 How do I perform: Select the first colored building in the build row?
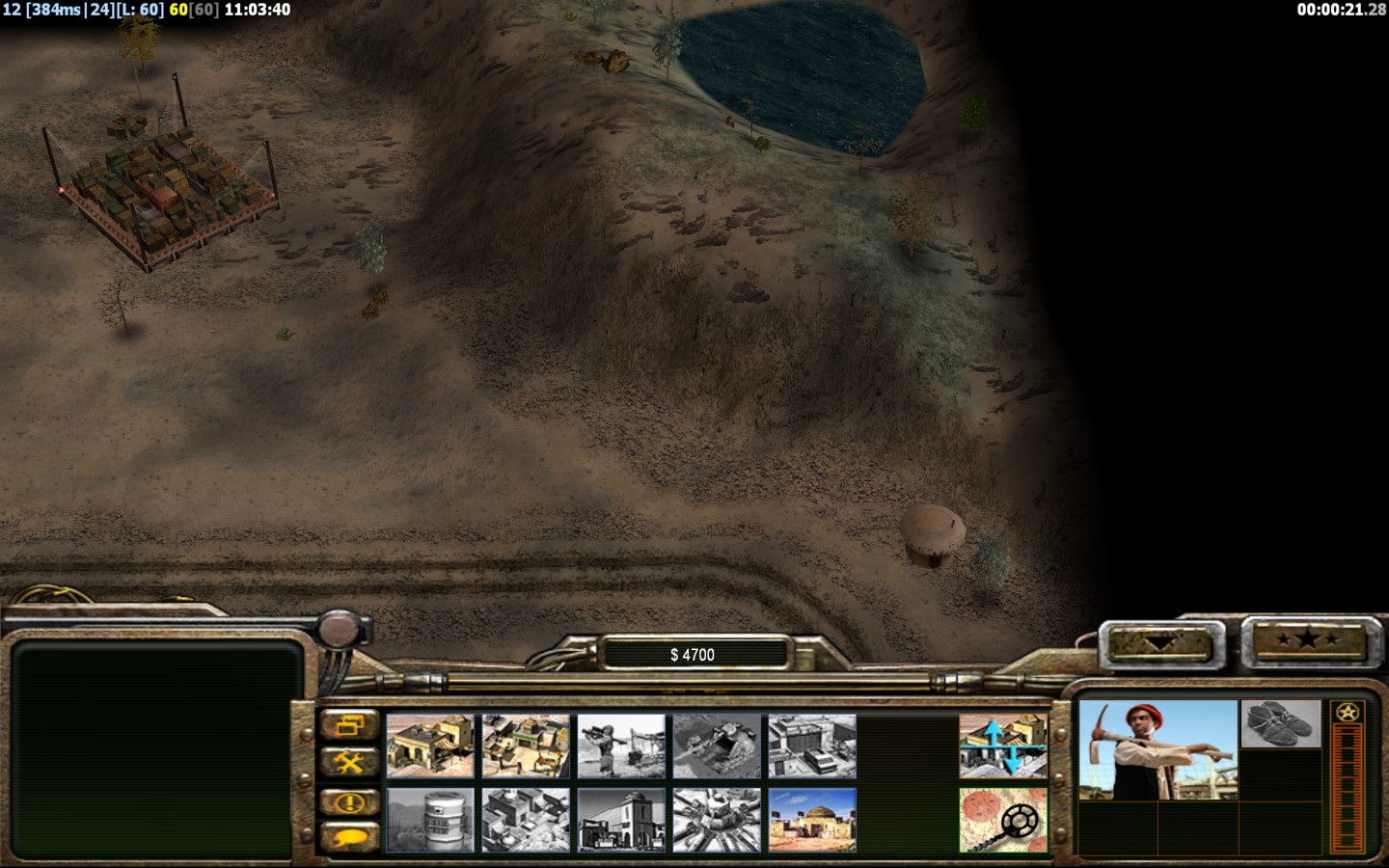click(430, 746)
